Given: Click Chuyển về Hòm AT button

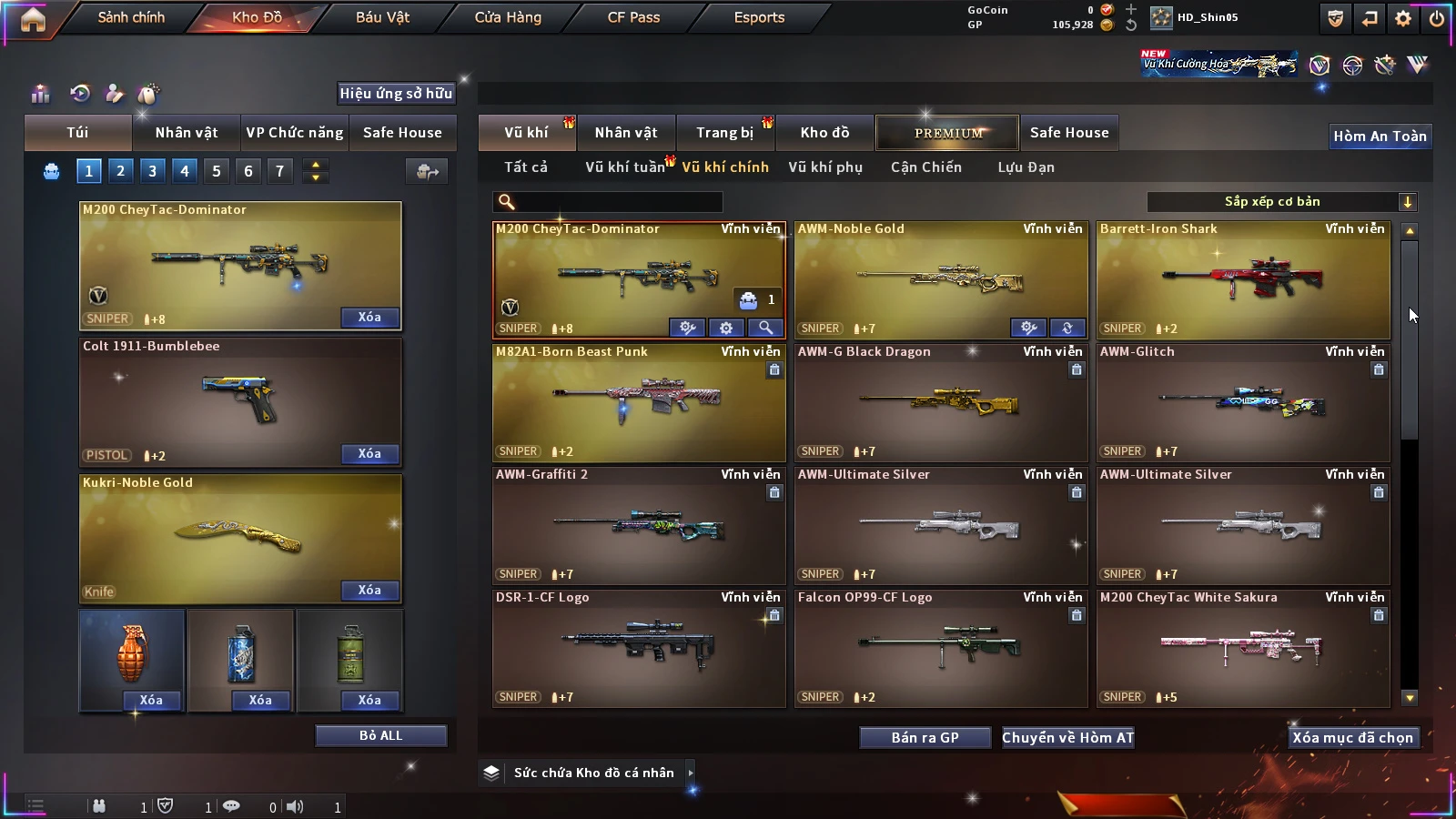Looking at the screenshot, I should pos(1067,738).
